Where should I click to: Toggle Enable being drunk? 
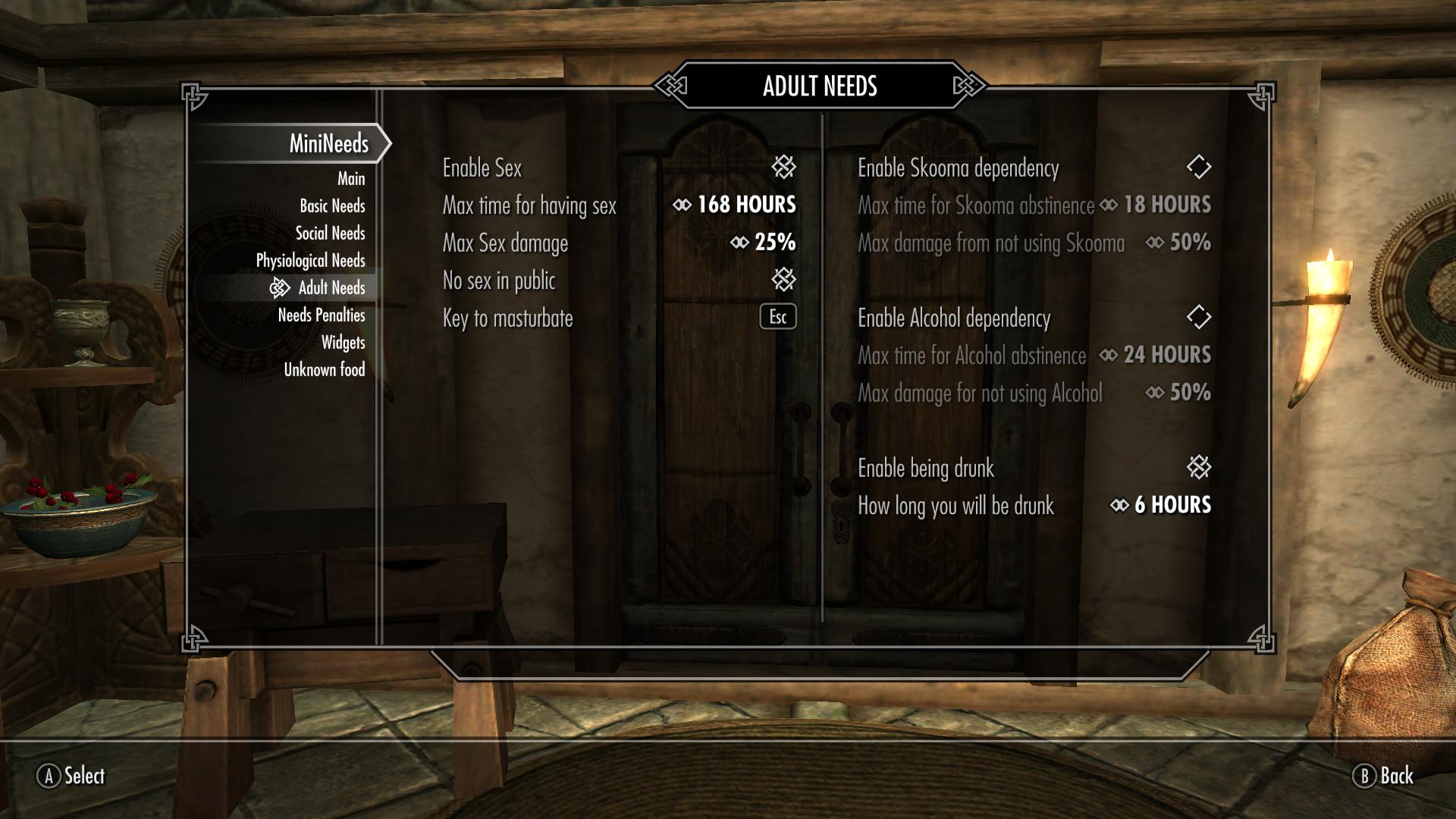(x=1198, y=467)
